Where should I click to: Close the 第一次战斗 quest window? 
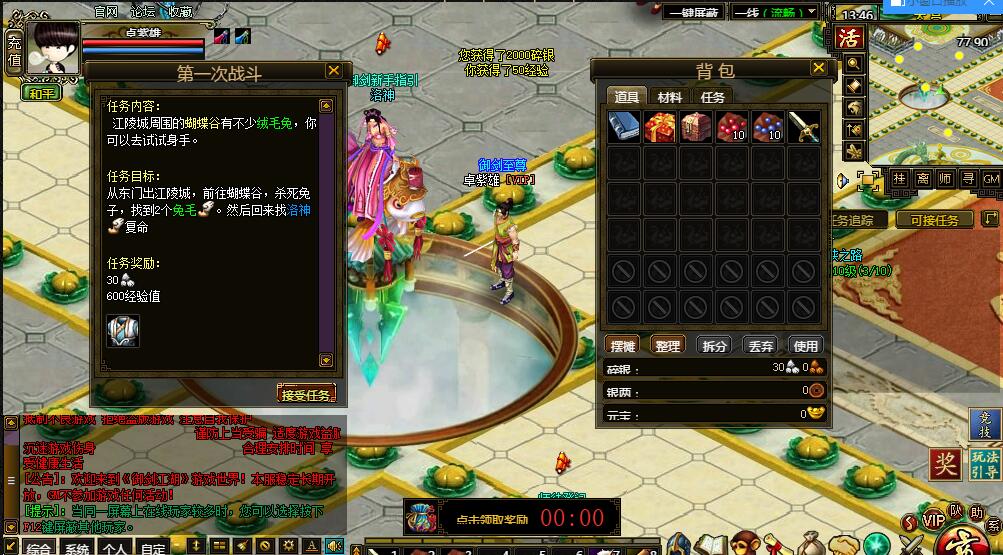tap(334, 71)
